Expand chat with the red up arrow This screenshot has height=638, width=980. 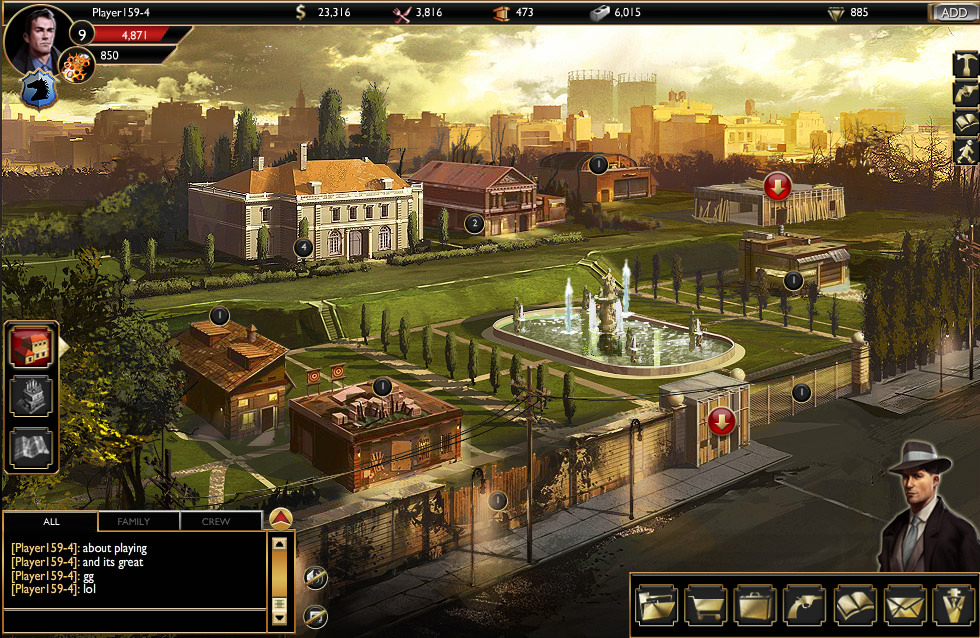pyautogui.click(x=281, y=519)
